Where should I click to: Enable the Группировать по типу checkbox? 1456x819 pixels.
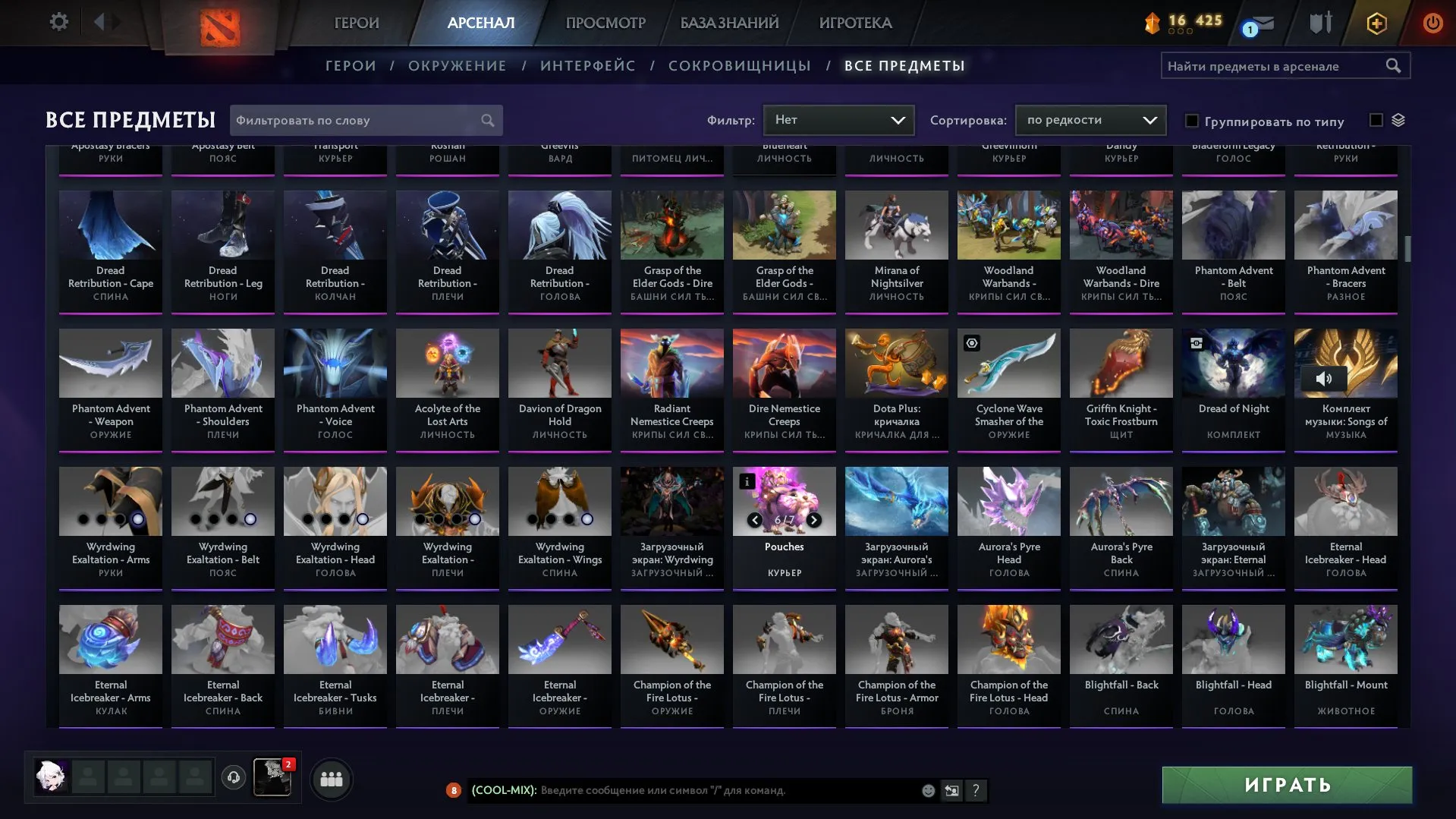(x=1191, y=121)
